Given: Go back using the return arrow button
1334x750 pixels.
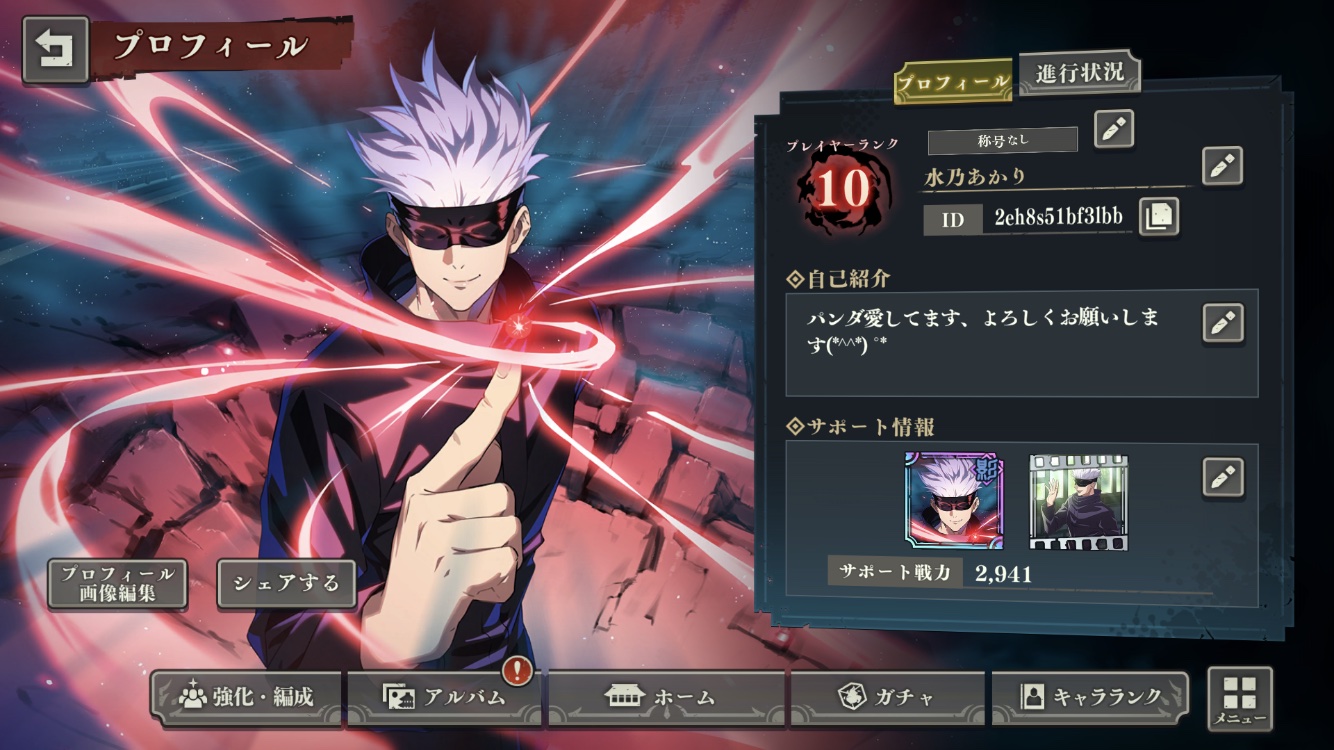Looking at the screenshot, I should [x=55, y=49].
